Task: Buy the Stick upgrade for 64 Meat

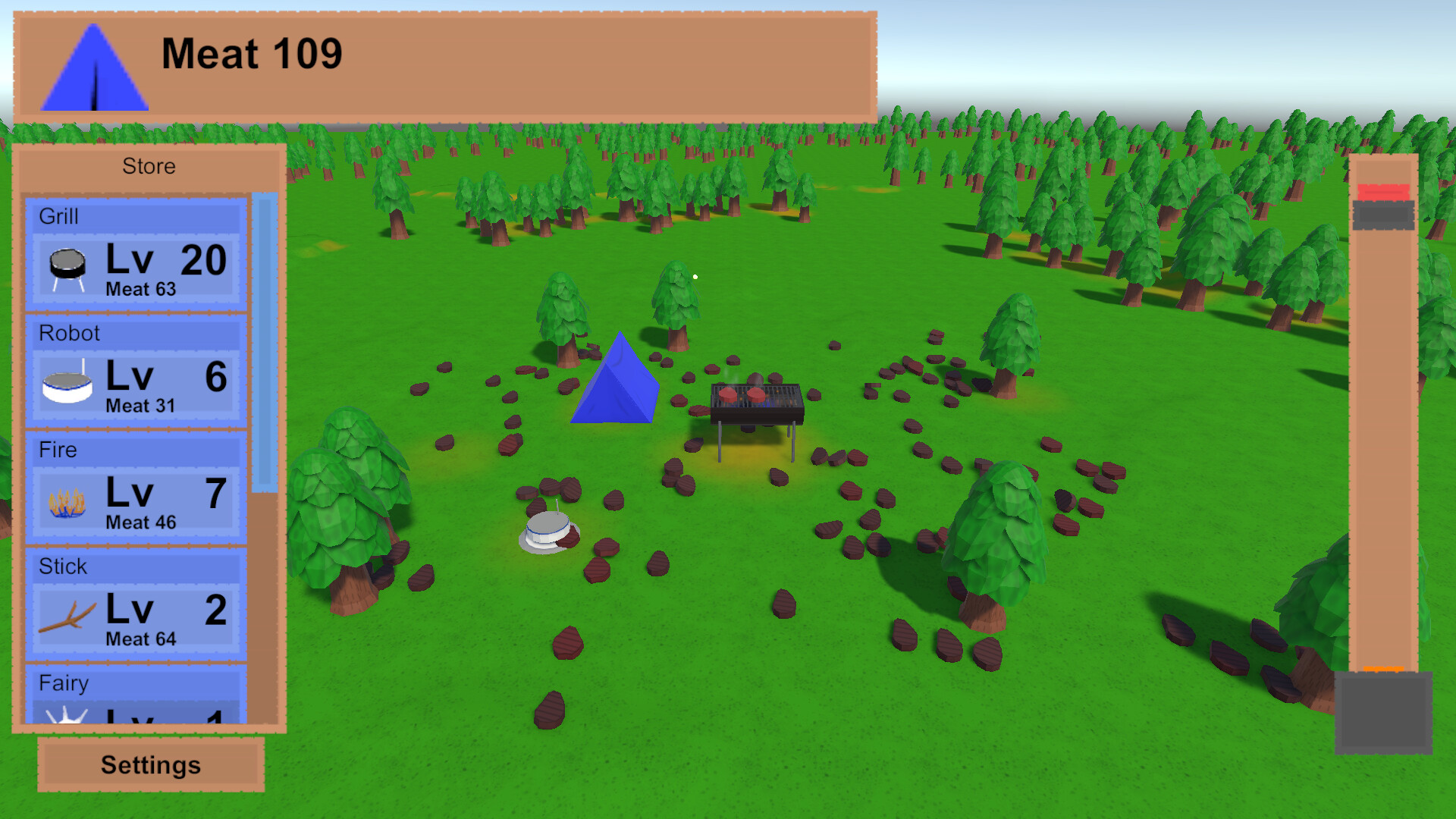Action: [x=136, y=618]
